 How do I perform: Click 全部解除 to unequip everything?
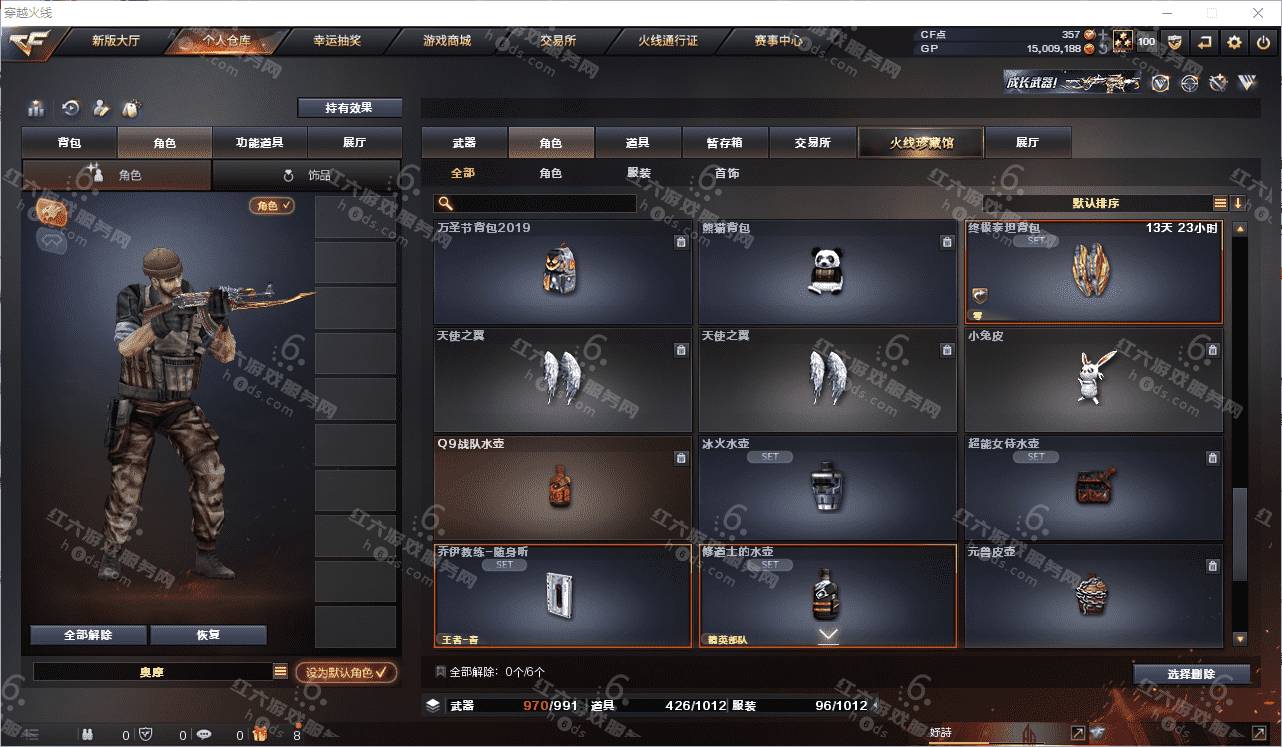point(88,635)
